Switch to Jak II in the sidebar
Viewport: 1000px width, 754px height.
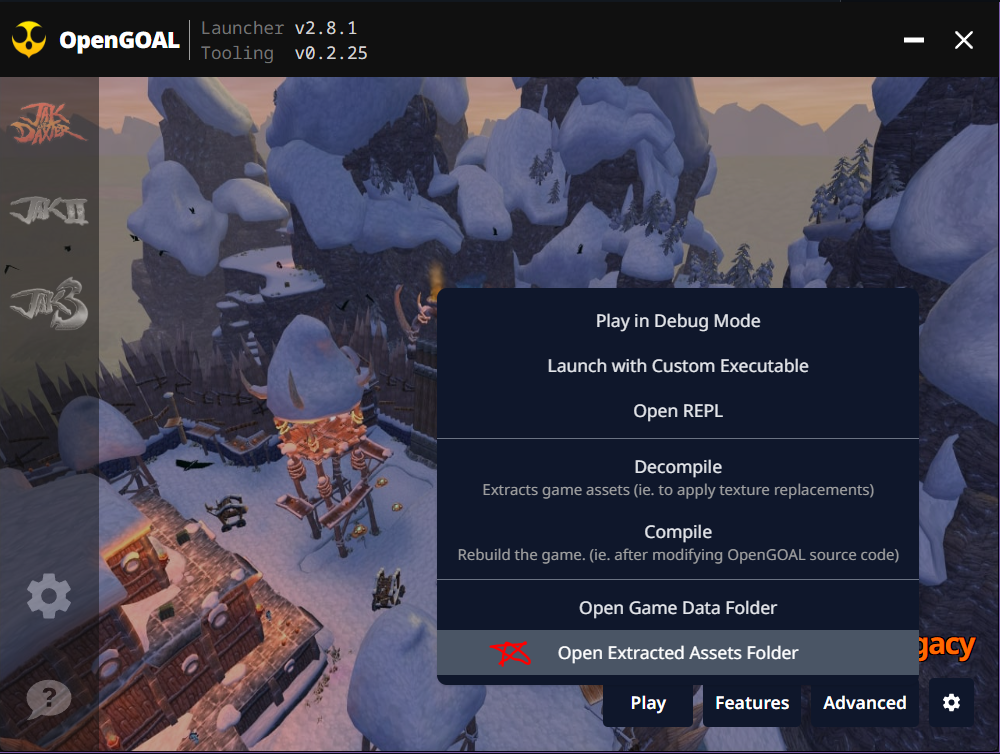point(48,212)
